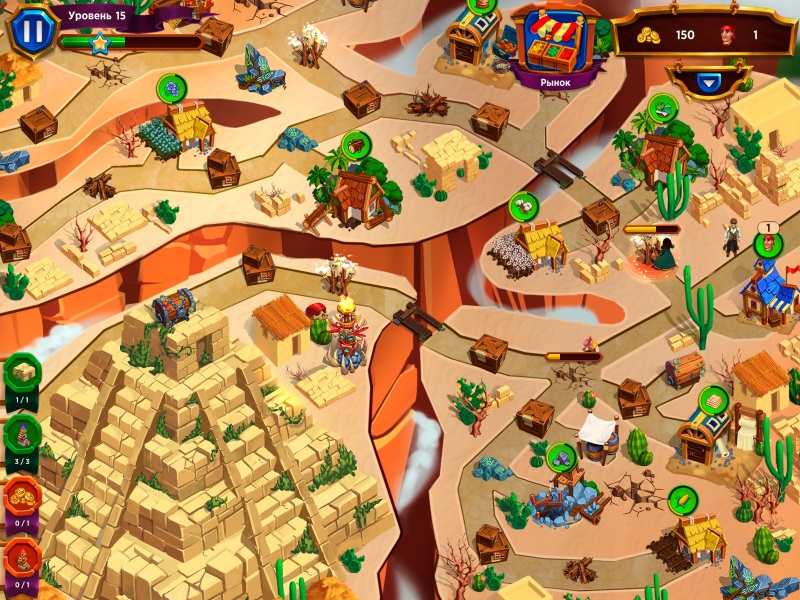Pause the game with the pause button
The width and height of the screenshot is (800, 600).
click(33, 29)
